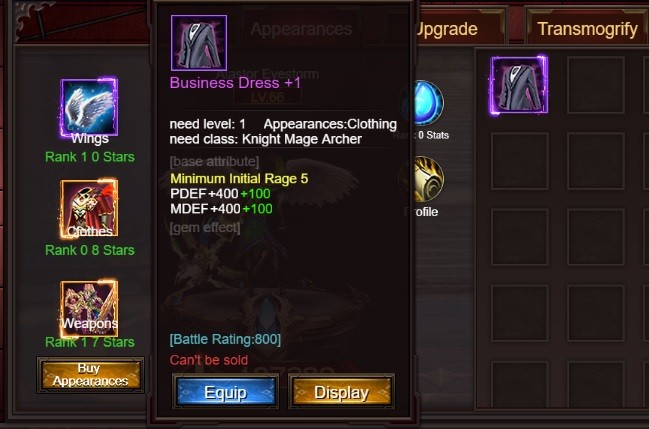
Task: Select the Wings appearance slot
Action: coord(90,107)
